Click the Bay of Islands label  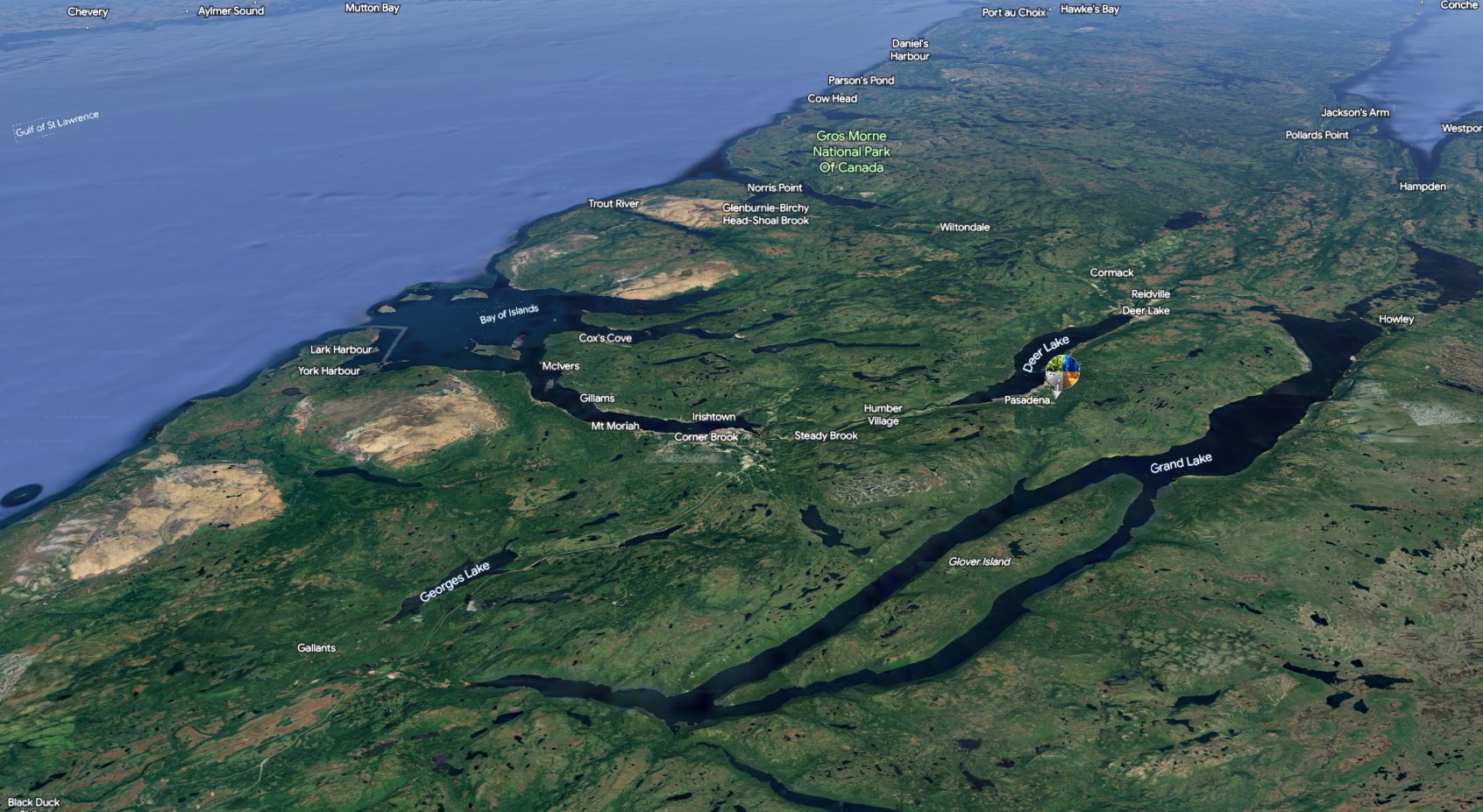click(508, 314)
